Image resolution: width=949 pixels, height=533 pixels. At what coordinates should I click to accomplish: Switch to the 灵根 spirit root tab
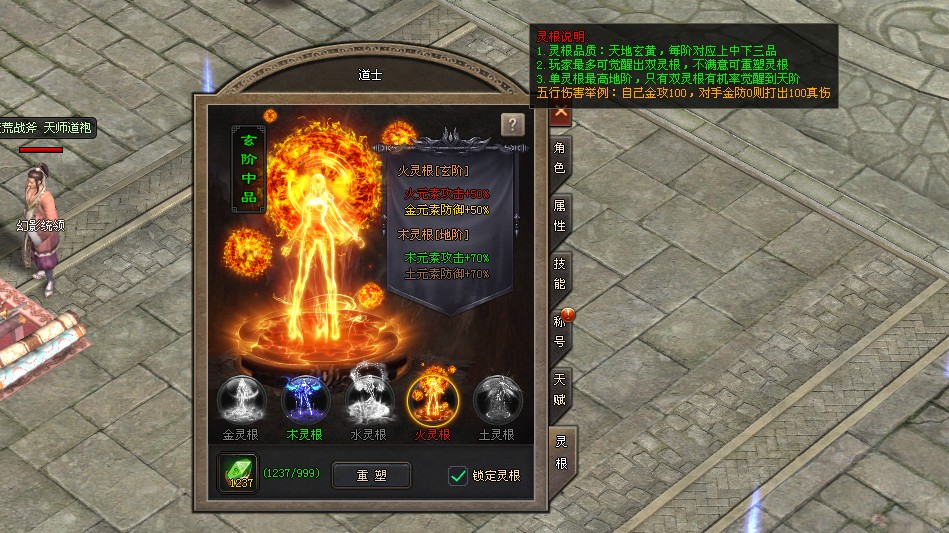561,452
